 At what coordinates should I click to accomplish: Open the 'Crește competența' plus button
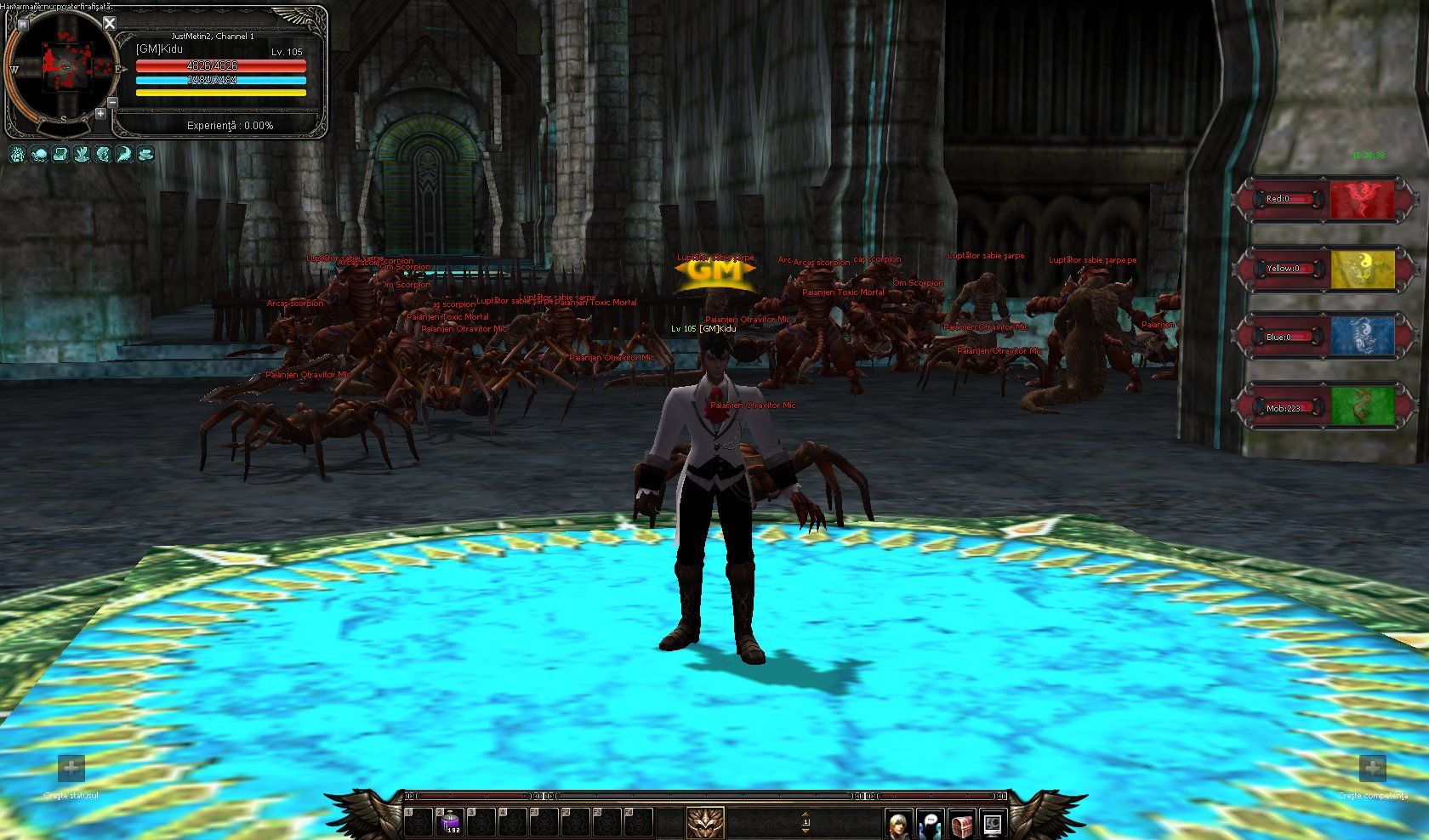(x=1372, y=769)
